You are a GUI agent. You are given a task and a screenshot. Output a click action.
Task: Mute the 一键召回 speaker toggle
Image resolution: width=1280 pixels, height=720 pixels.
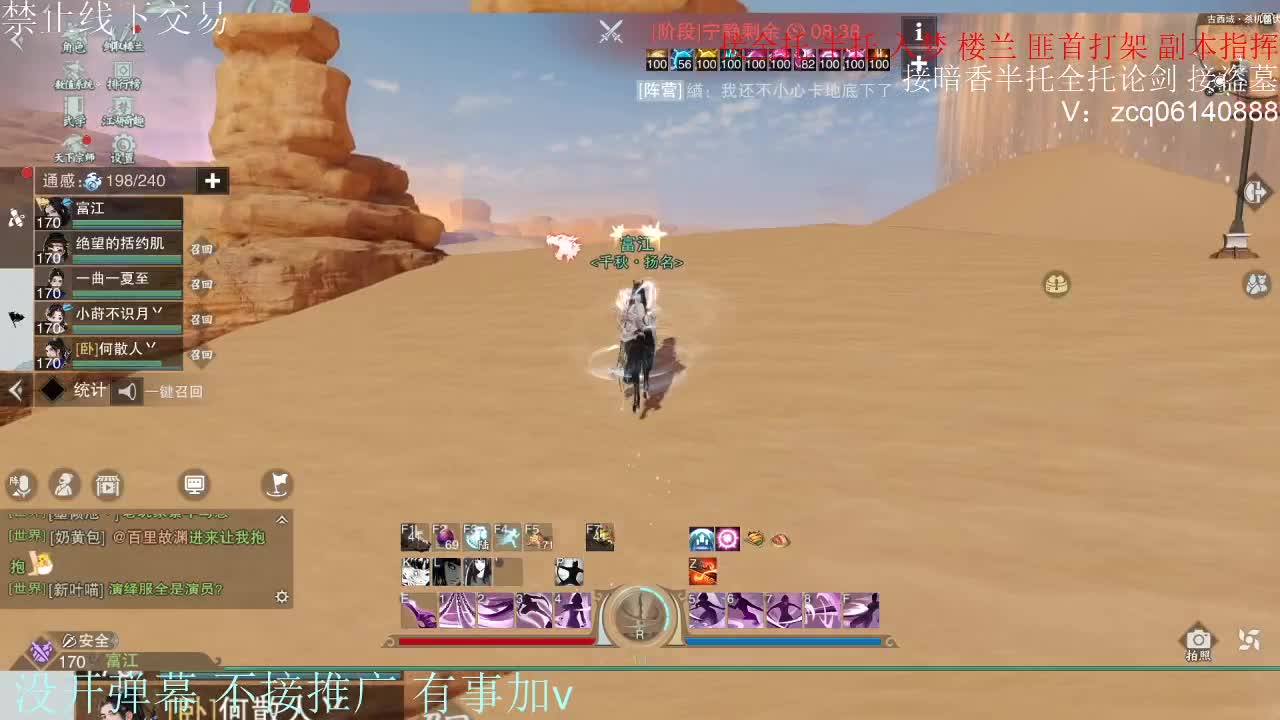click(128, 390)
